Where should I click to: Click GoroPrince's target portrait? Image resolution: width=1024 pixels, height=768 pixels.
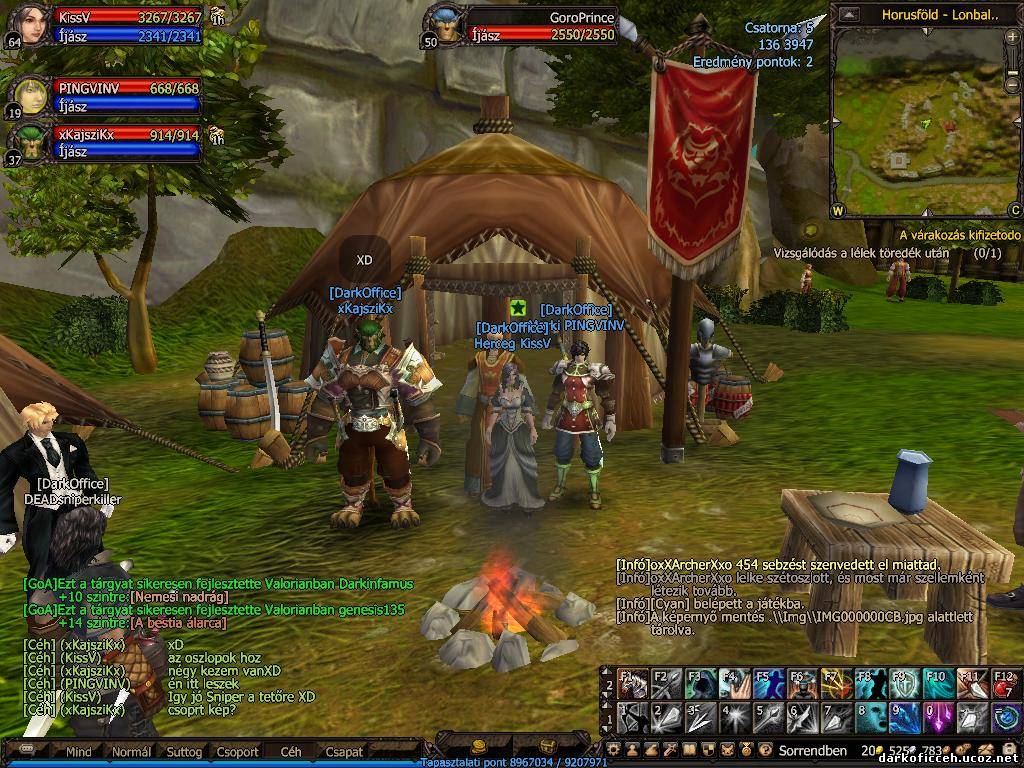point(445,24)
